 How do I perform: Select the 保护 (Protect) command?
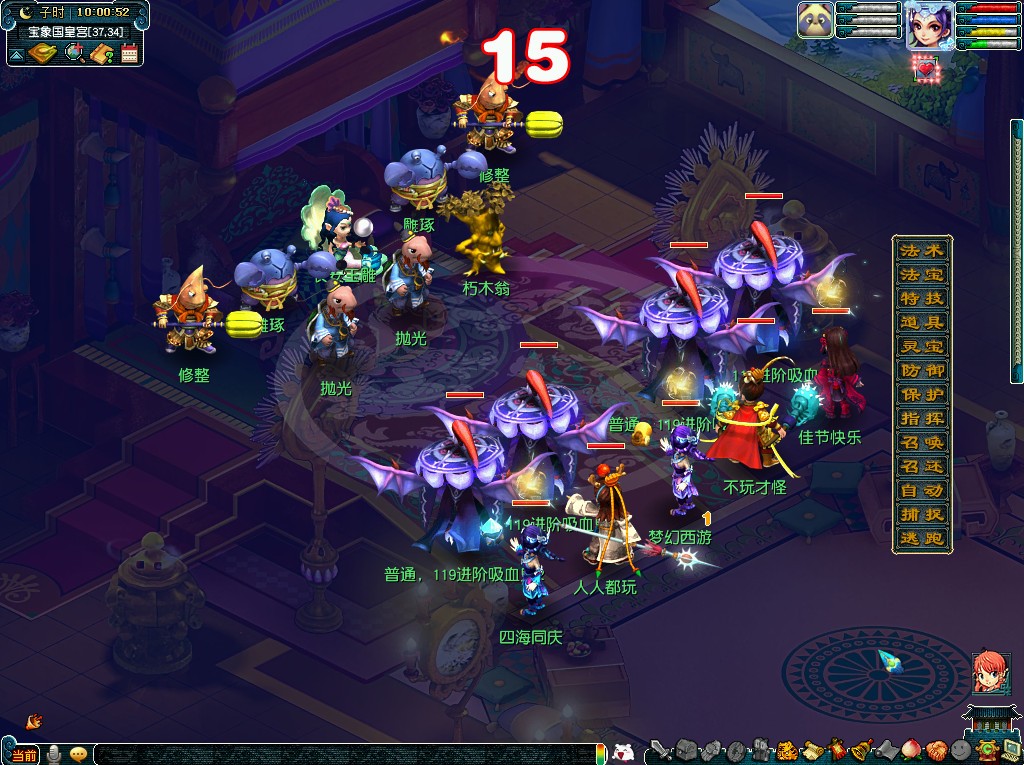[x=922, y=394]
